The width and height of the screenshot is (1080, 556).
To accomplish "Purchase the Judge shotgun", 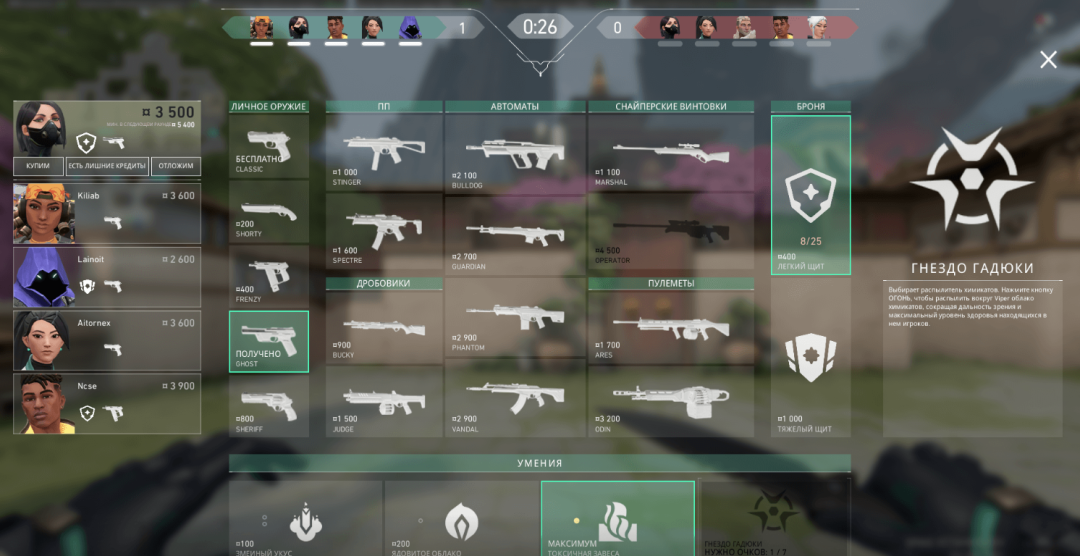I will coord(384,400).
